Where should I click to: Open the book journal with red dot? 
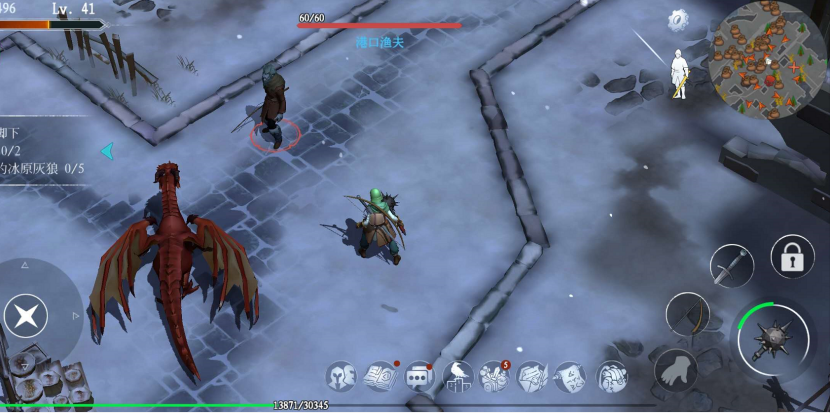381,377
